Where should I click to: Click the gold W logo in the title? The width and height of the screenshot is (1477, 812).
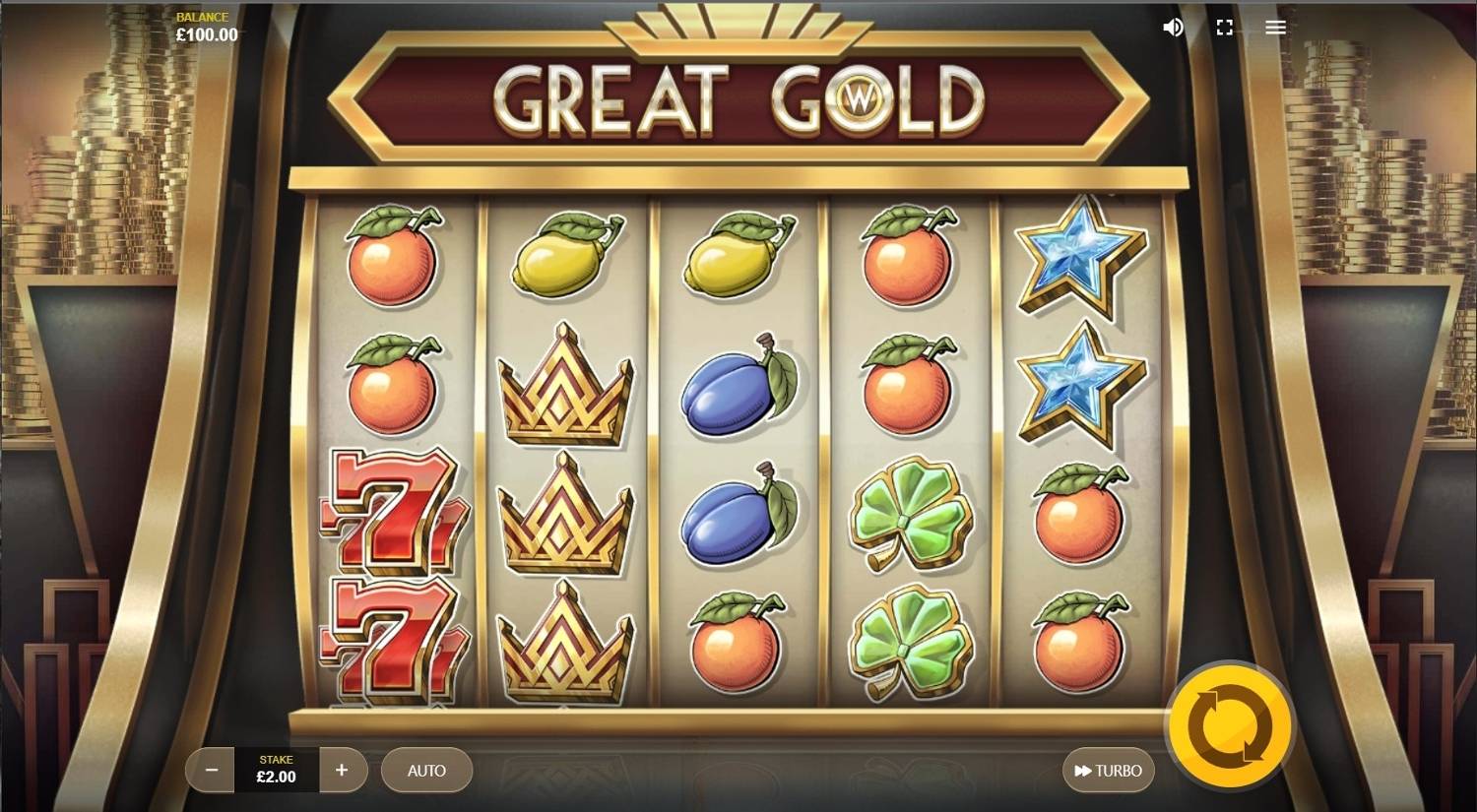click(x=856, y=99)
